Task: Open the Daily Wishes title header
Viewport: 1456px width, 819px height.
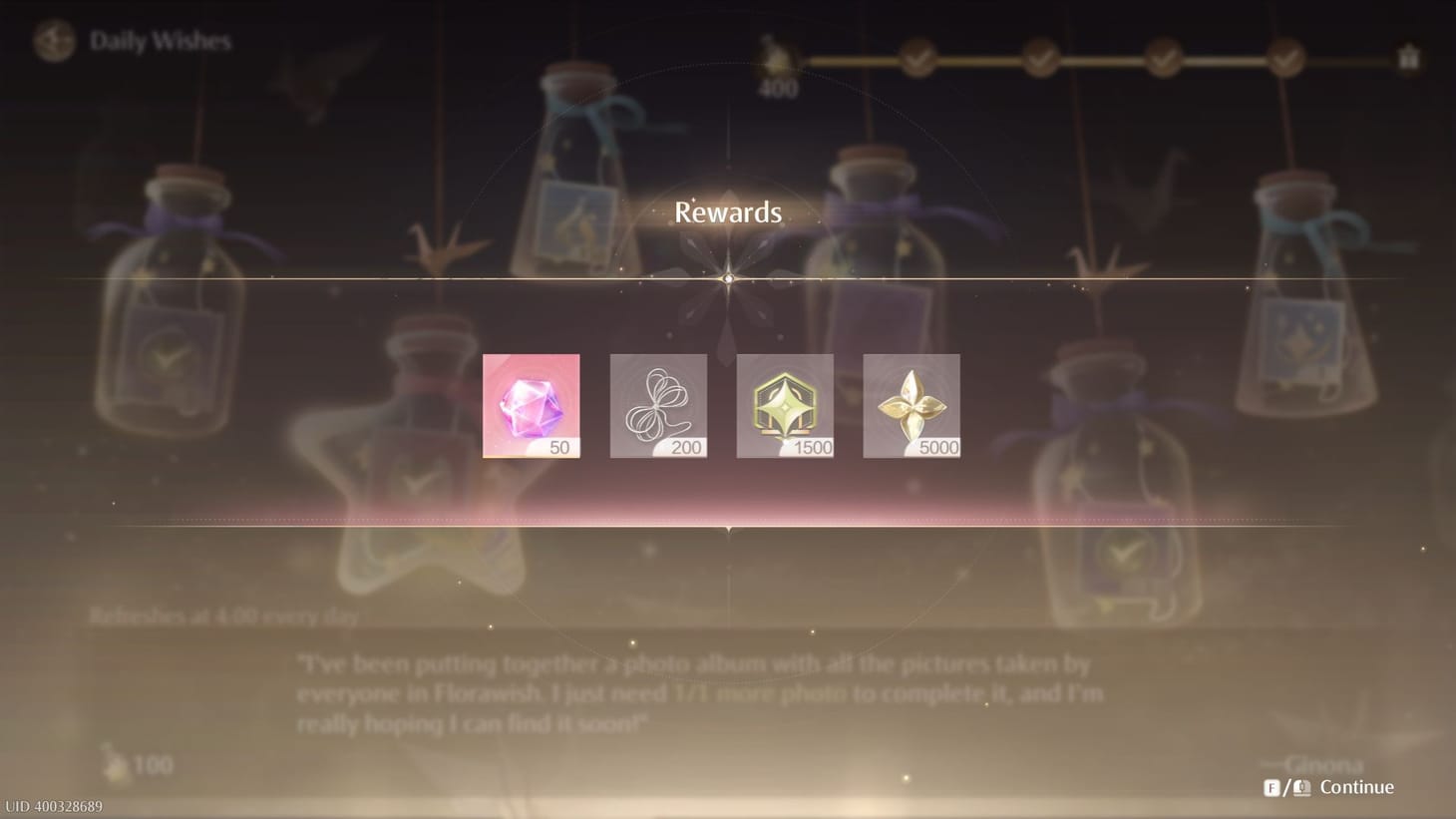Action: pyautogui.click(x=160, y=41)
